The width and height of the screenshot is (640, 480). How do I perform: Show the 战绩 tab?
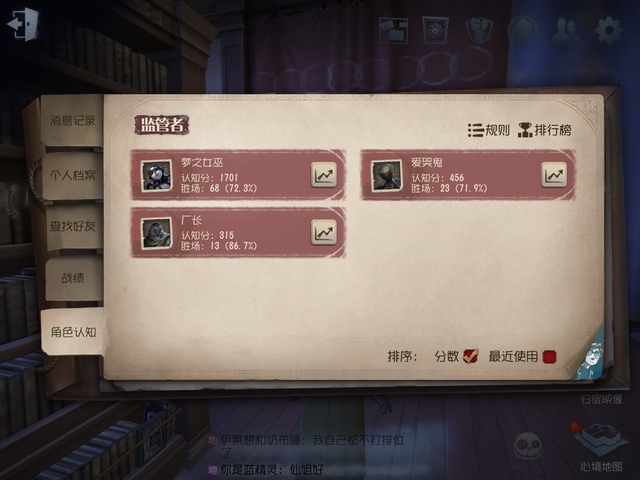72,279
